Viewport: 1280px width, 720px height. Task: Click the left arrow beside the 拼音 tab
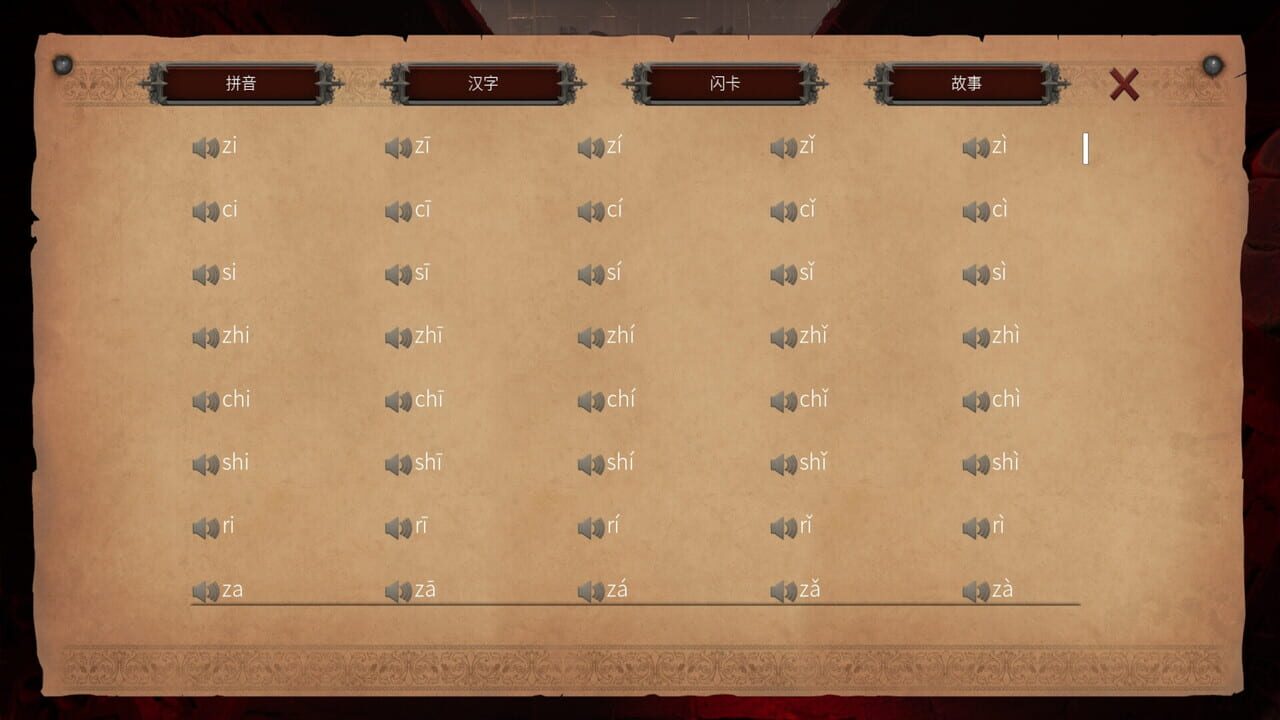click(x=153, y=85)
